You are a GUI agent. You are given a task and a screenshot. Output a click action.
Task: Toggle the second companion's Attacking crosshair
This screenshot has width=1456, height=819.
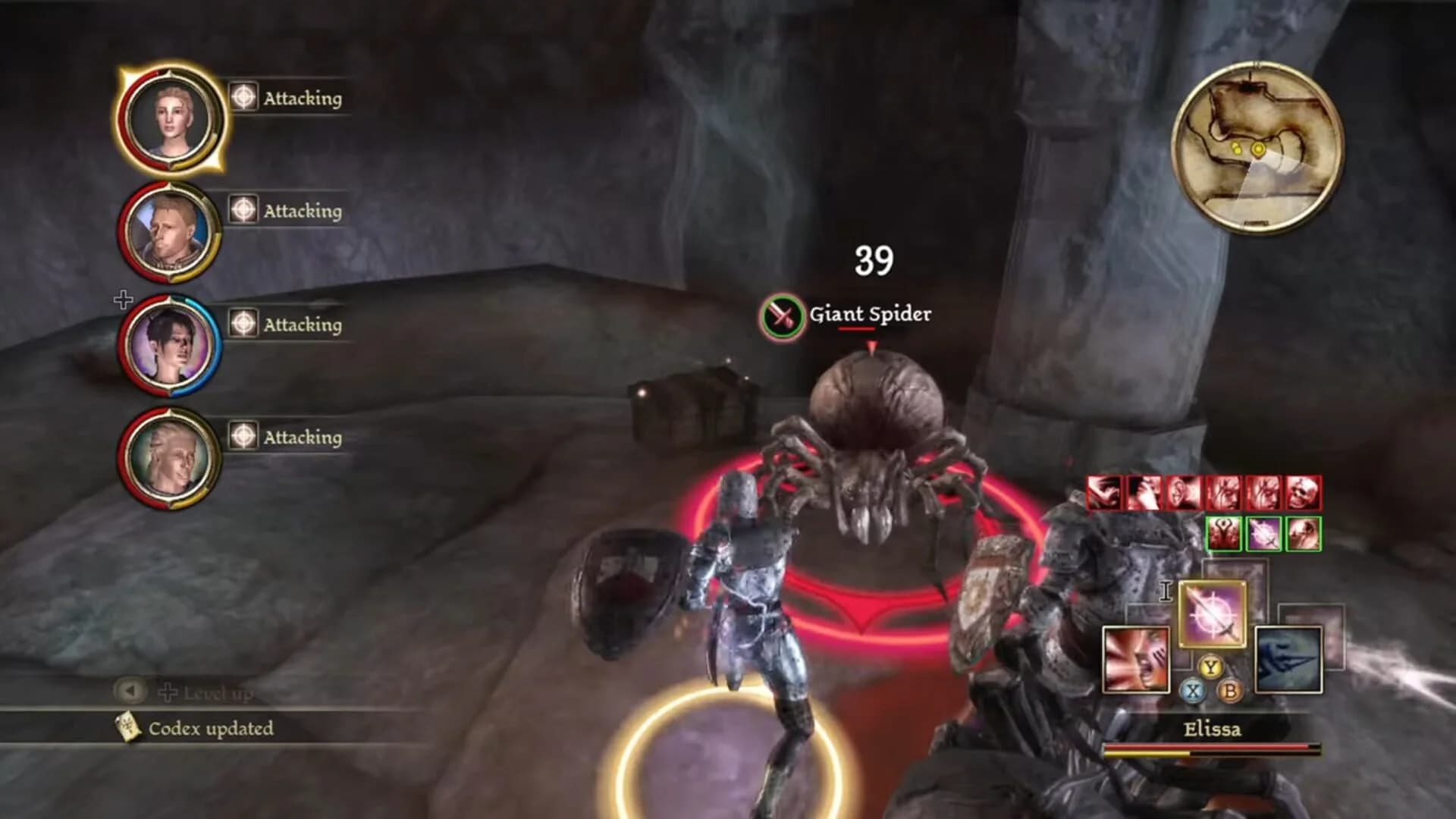click(244, 212)
